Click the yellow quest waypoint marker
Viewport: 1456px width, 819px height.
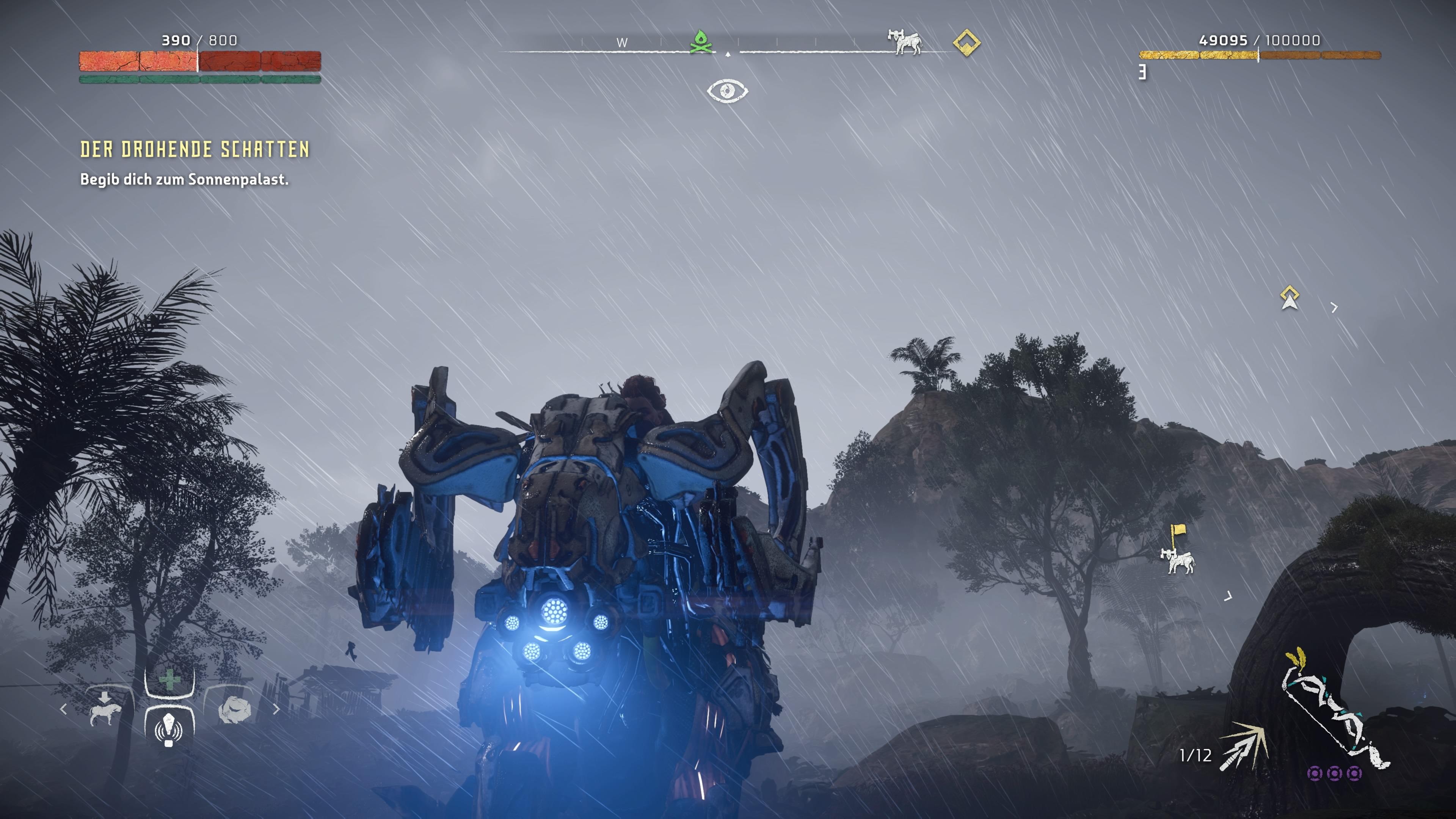coord(1289,298)
